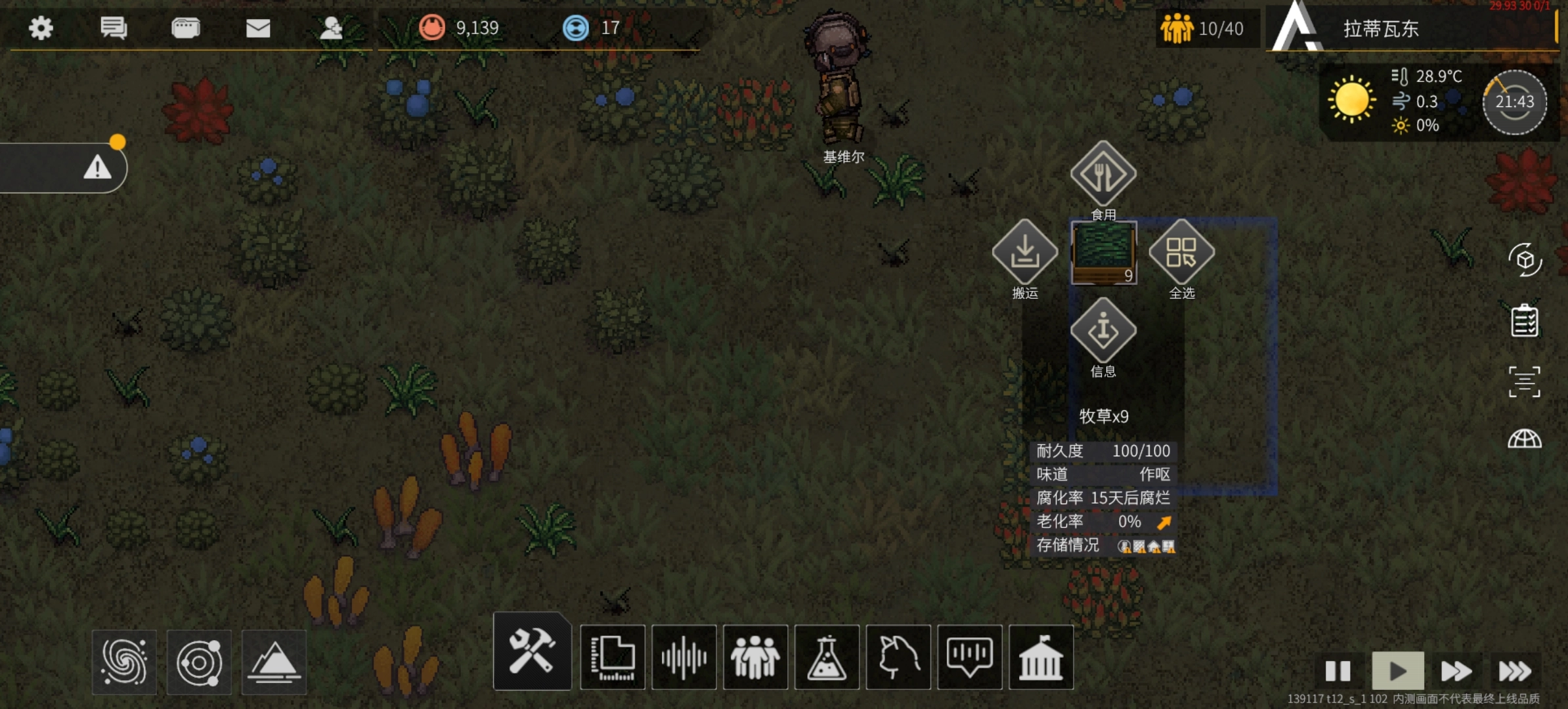
Task: Choose the 食用 eat action
Action: (x=1103, y=175)
